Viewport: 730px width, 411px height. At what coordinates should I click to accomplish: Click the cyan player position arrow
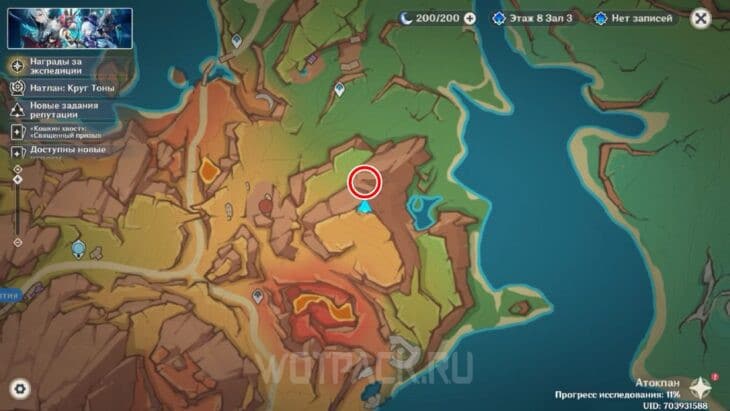point(366,207)
